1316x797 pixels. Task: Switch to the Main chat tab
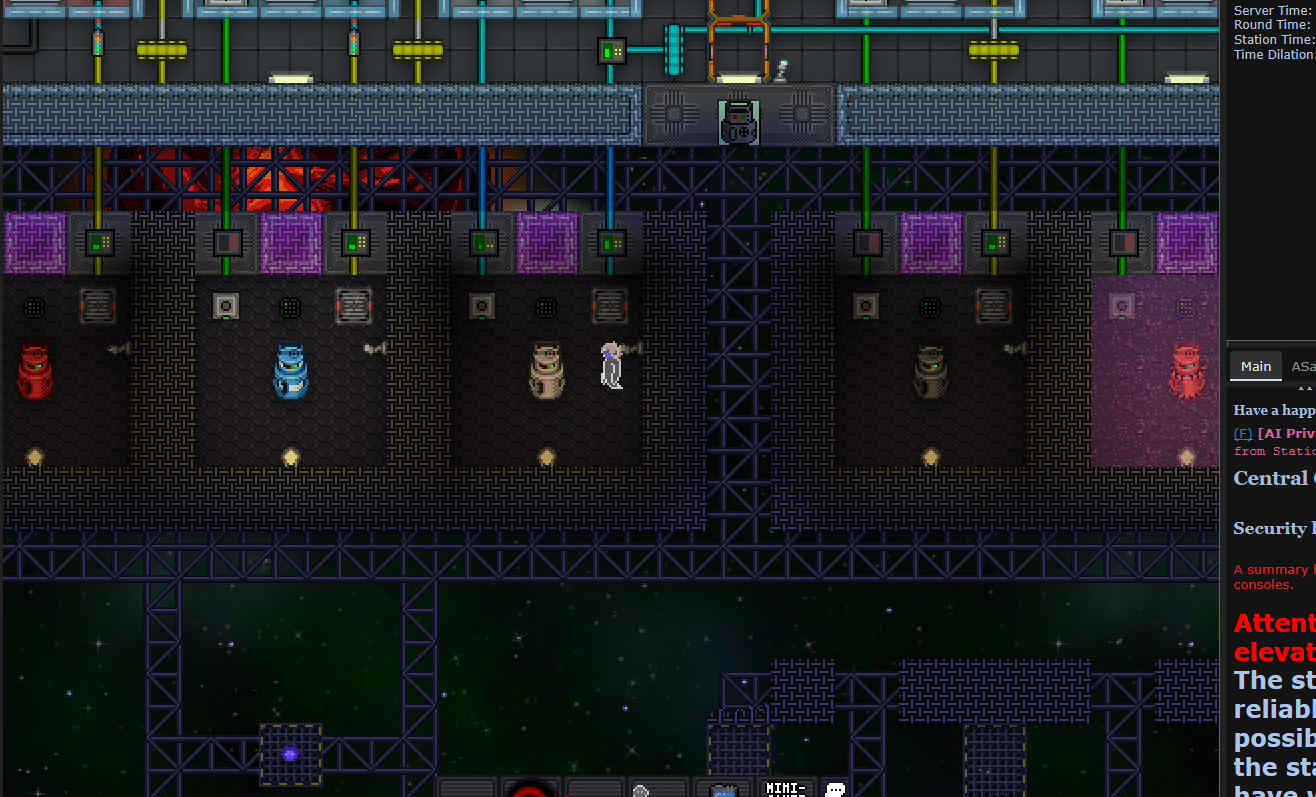click(x=1256, y=367)
